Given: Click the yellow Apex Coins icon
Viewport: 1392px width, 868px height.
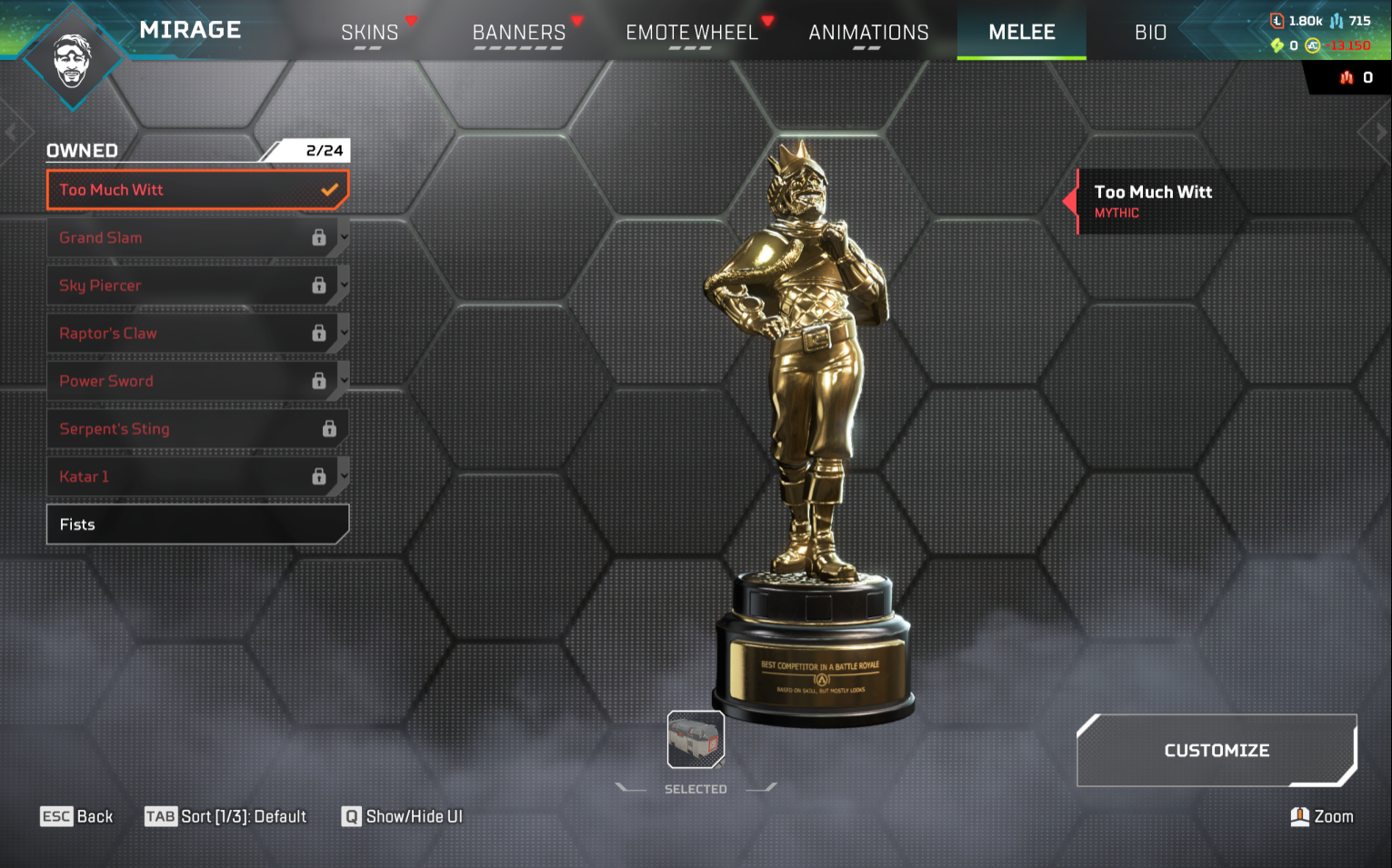Looking at the screenshot, I should coord(1312,45).
